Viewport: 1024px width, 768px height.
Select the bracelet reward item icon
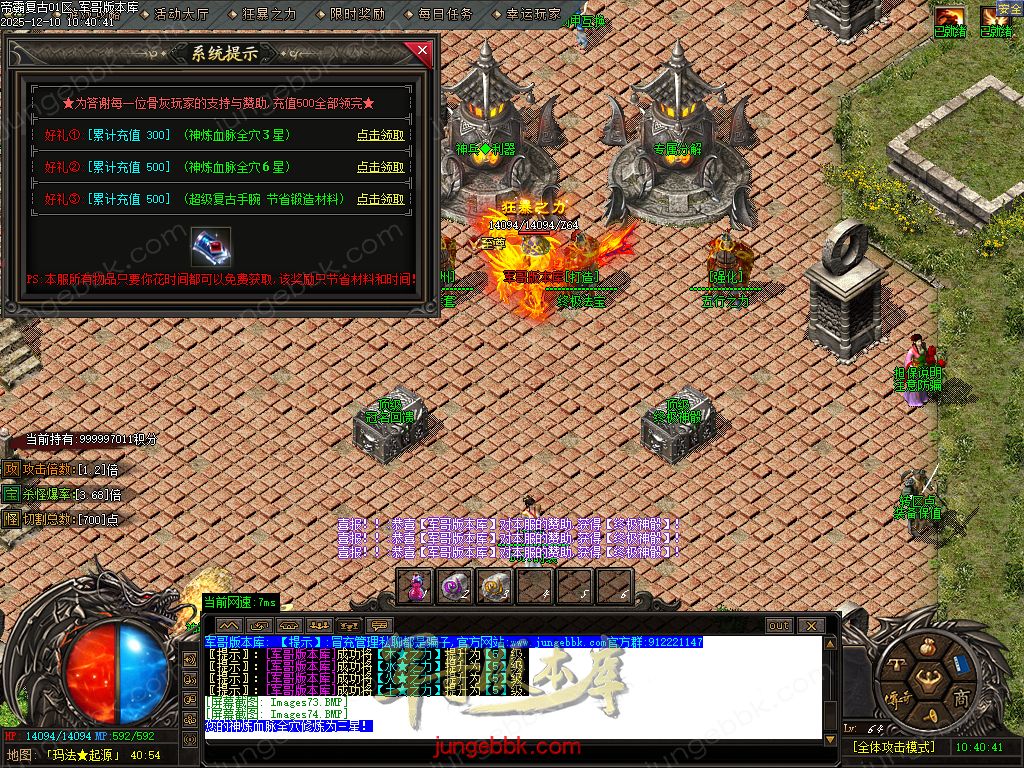coord(211,246)
